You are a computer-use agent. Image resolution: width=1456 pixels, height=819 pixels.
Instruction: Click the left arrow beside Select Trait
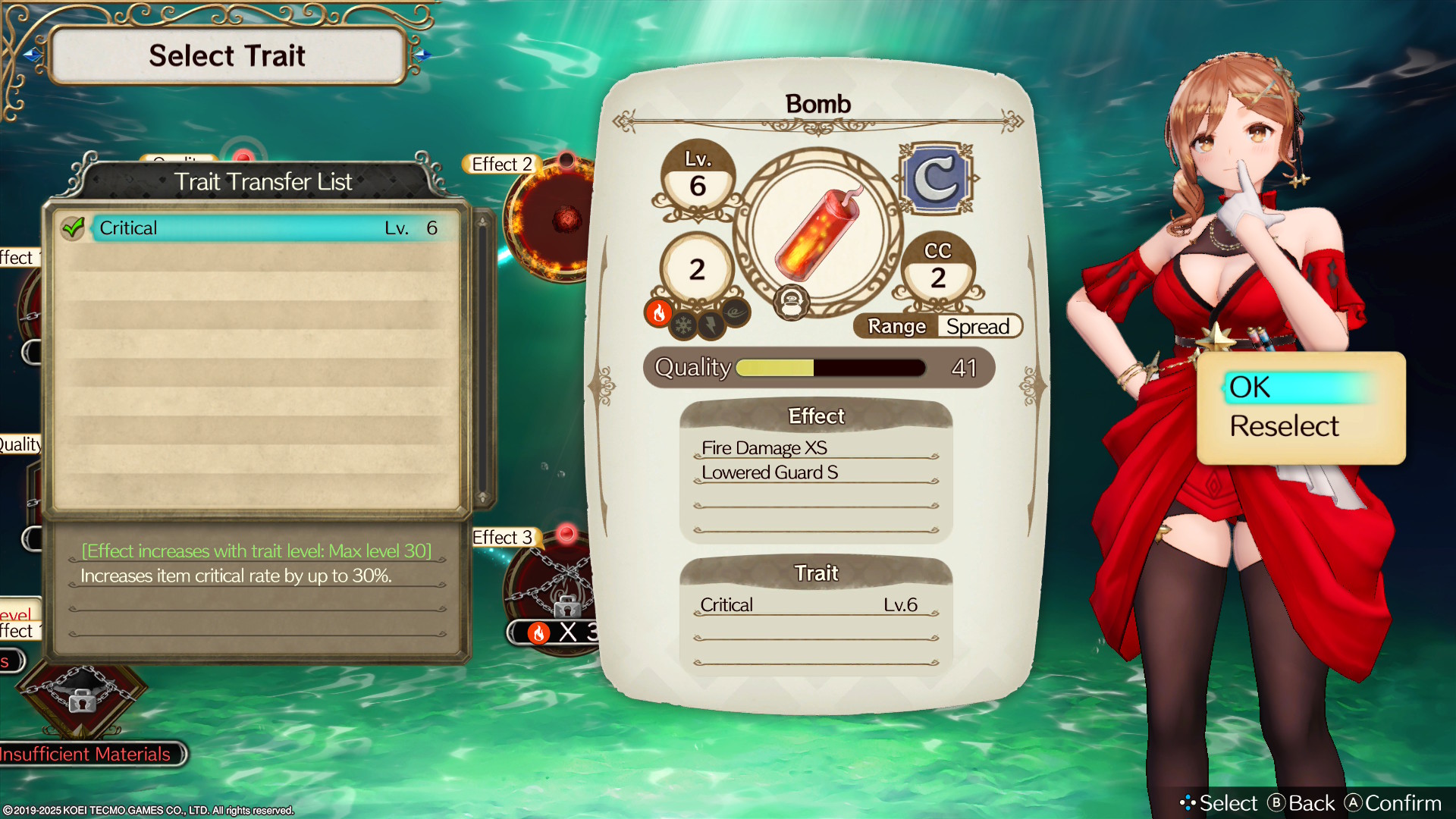coord(32,55)
